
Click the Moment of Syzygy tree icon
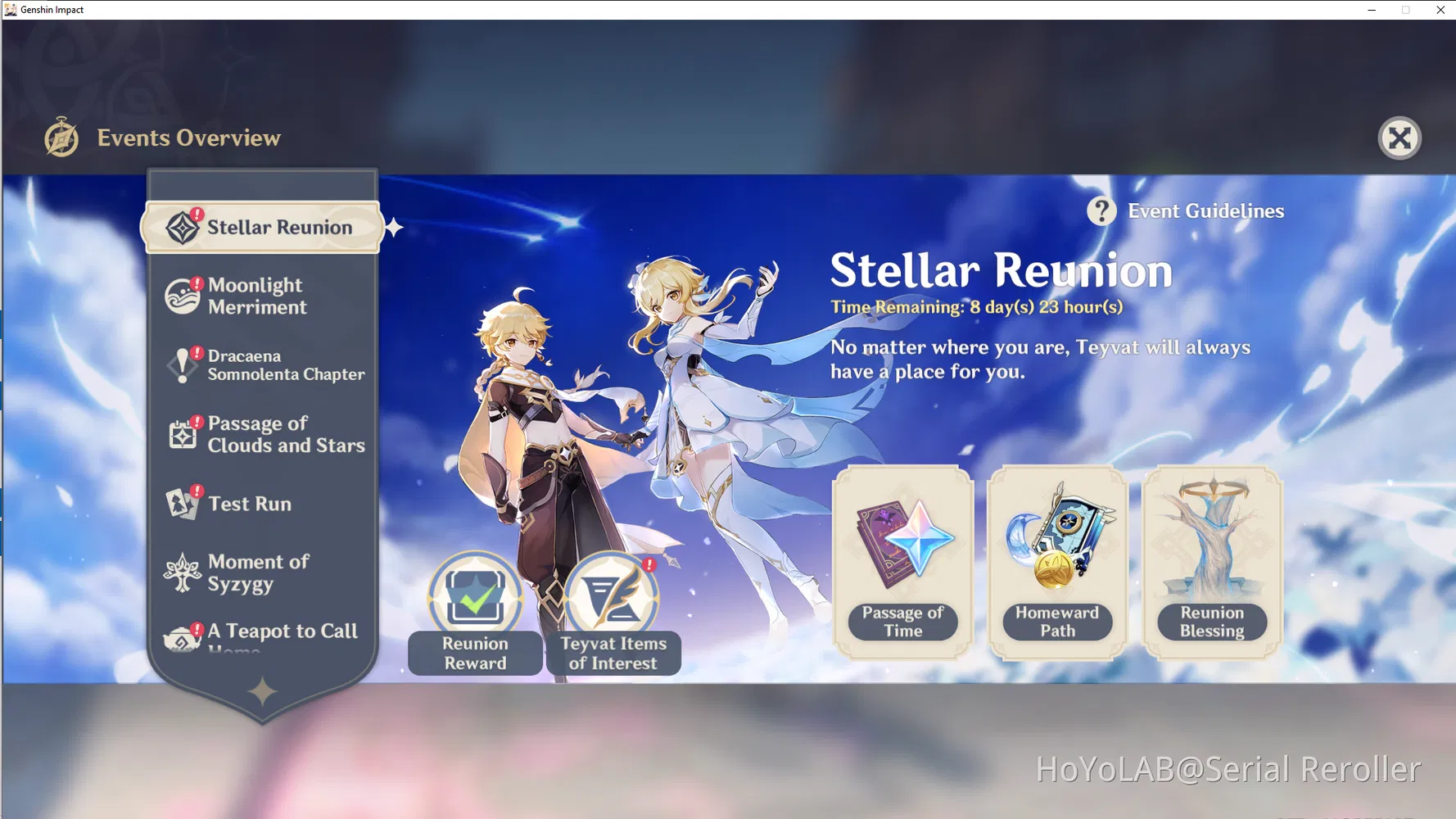click(x=182, y=572)
